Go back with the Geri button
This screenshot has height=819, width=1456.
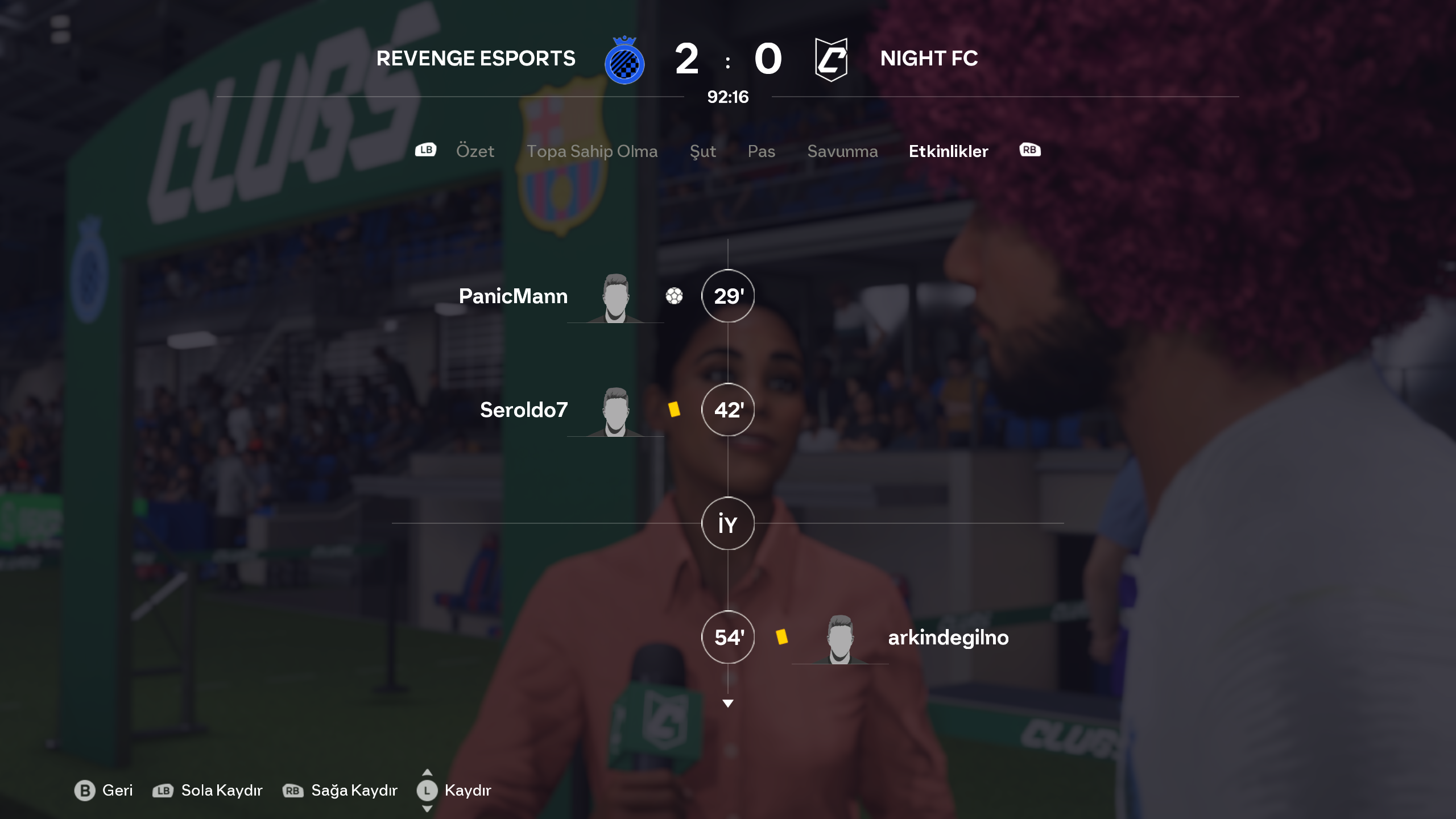104,791
